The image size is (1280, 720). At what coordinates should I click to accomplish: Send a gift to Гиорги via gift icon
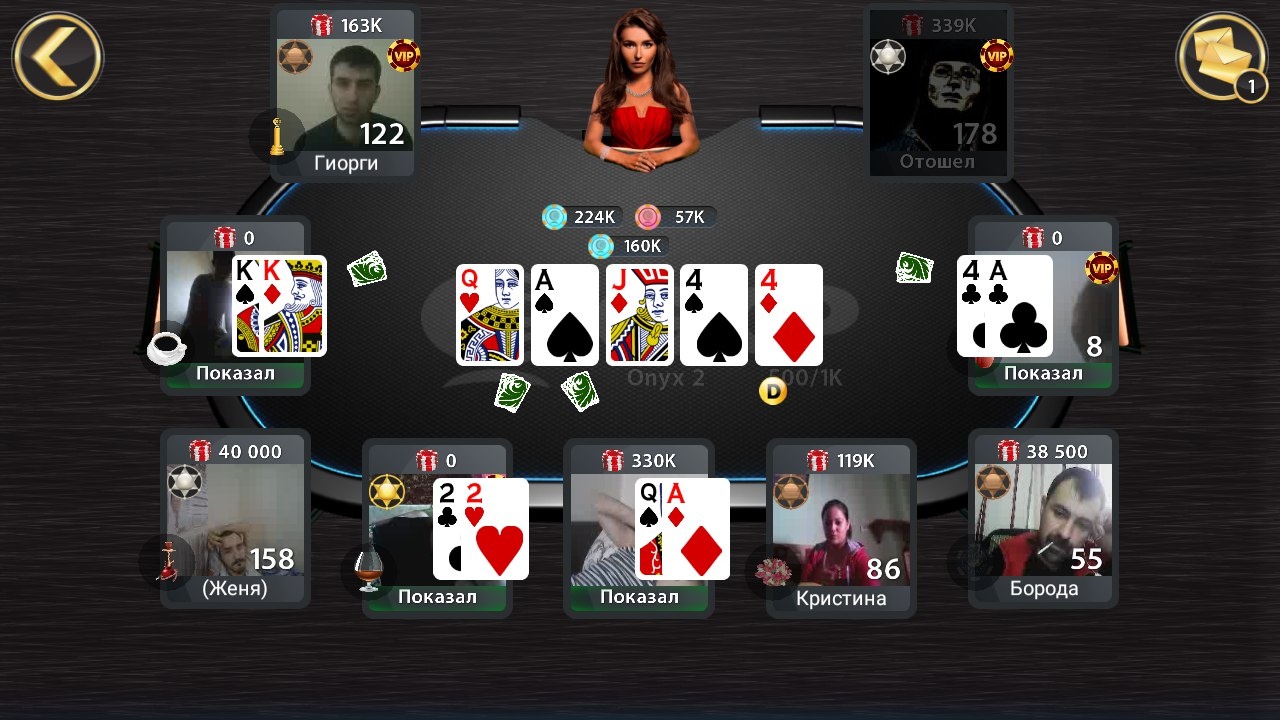pyautogui.click(x=322, y=25)
